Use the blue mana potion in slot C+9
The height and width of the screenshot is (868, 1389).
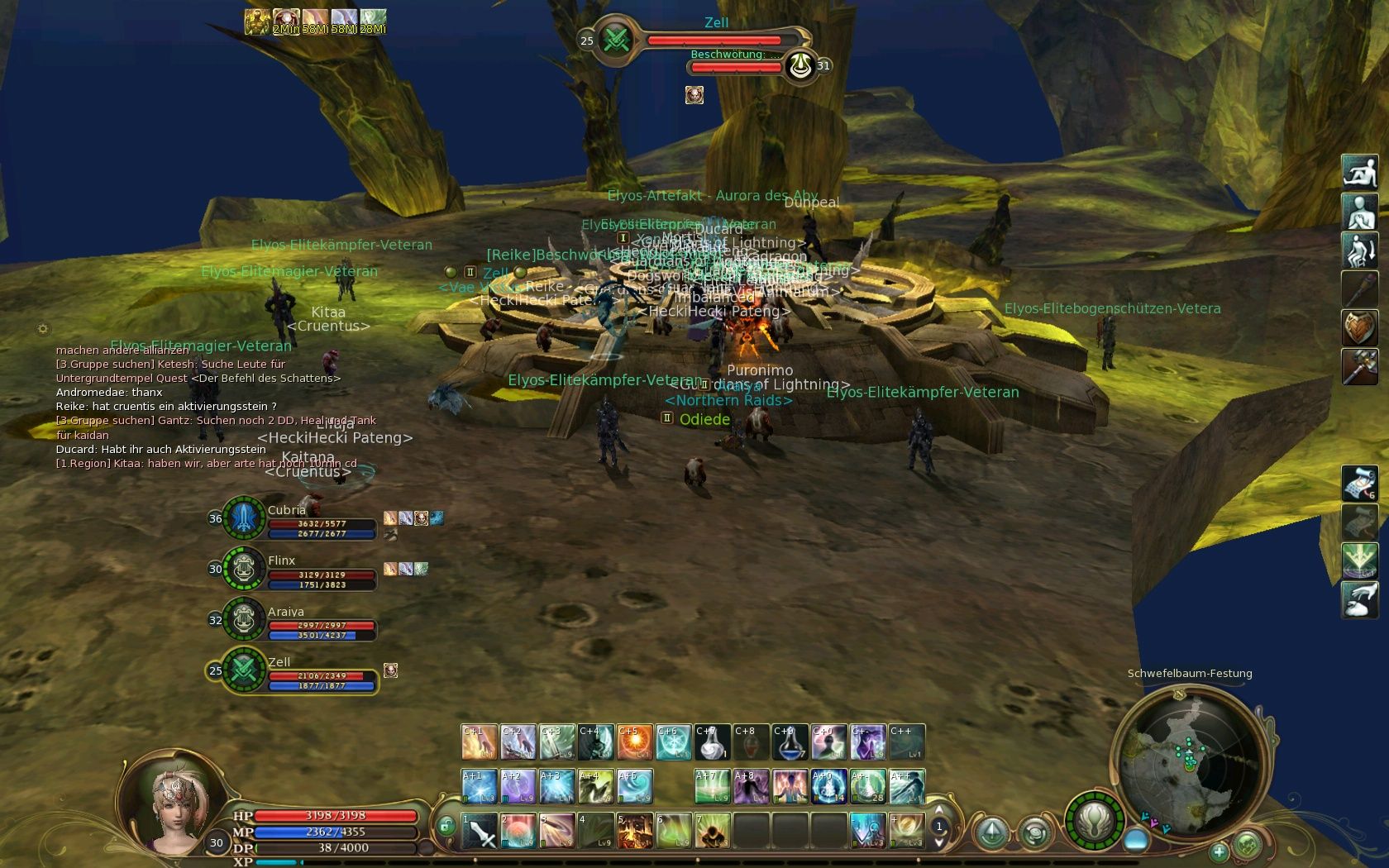click(790, 742)
